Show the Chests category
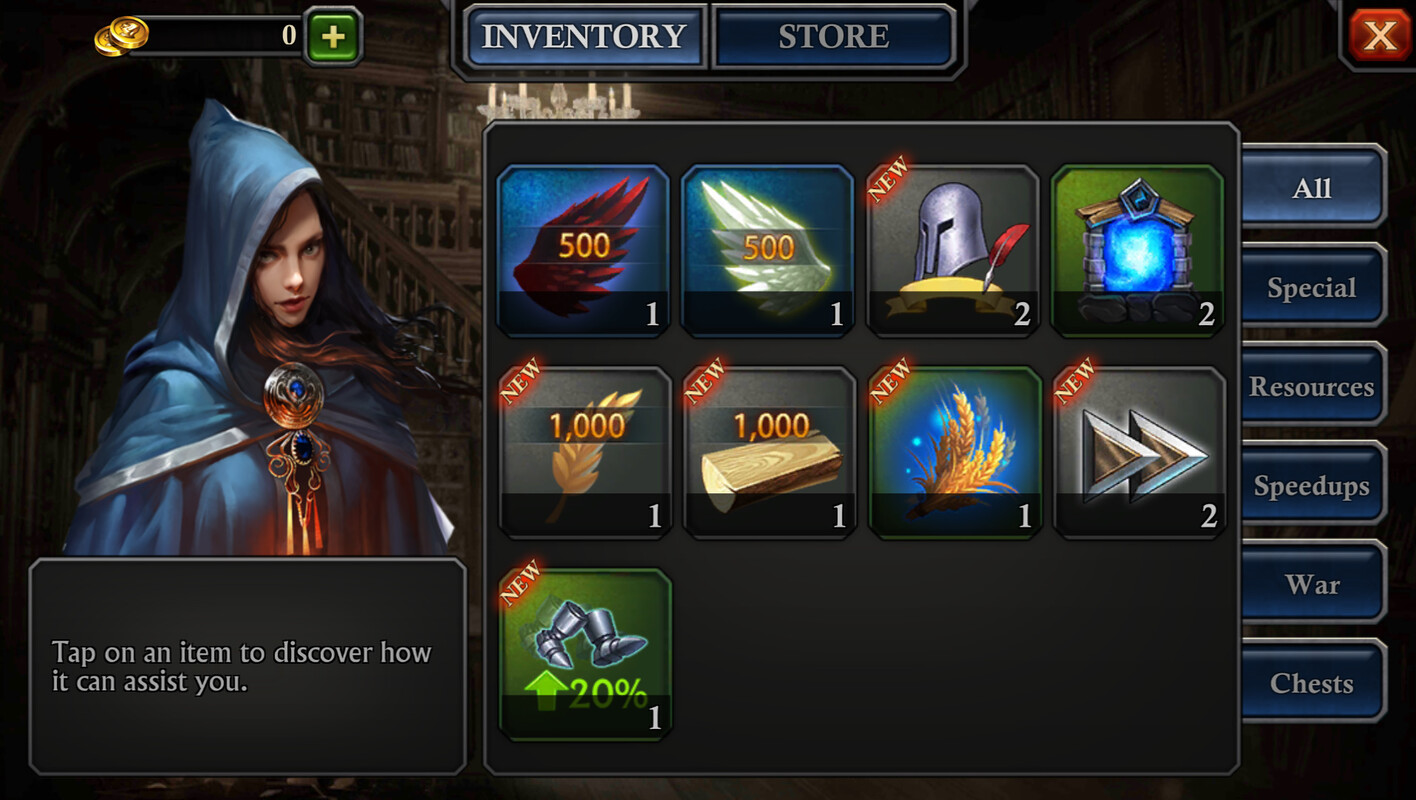The image size is (1416, 800). click(1312, 683)
